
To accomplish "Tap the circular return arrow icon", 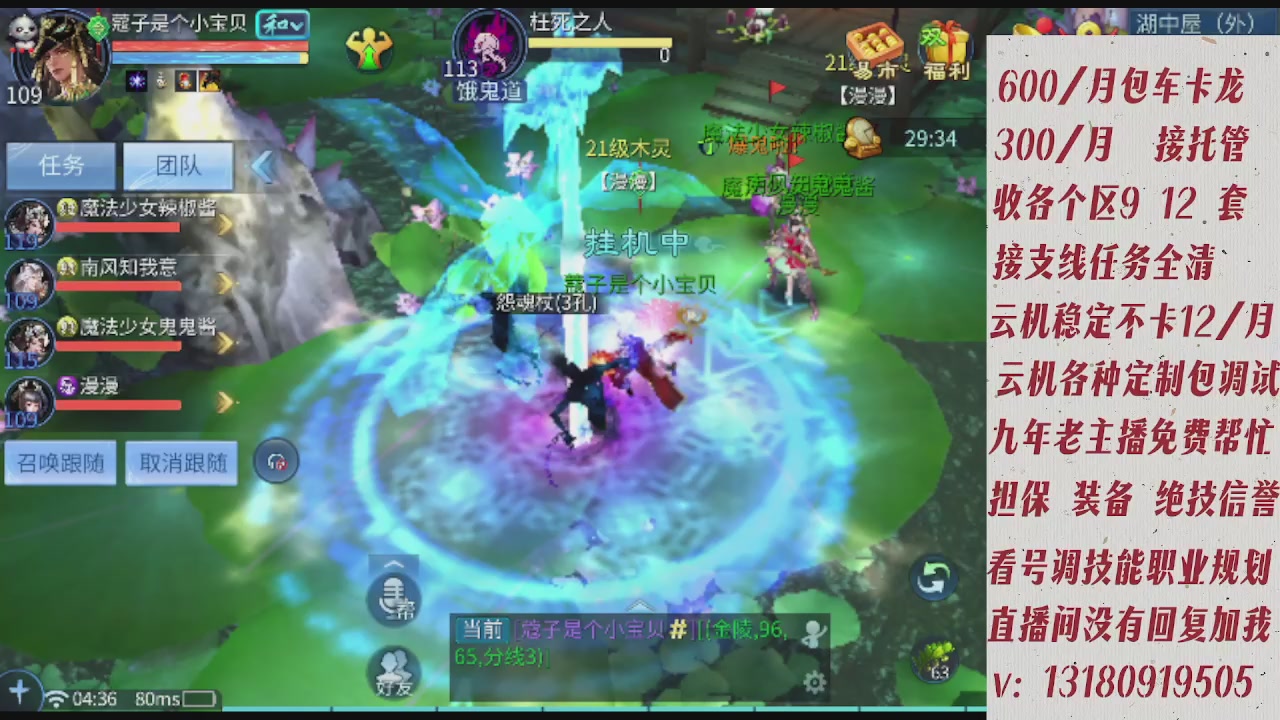I will [x=935, y=575].
